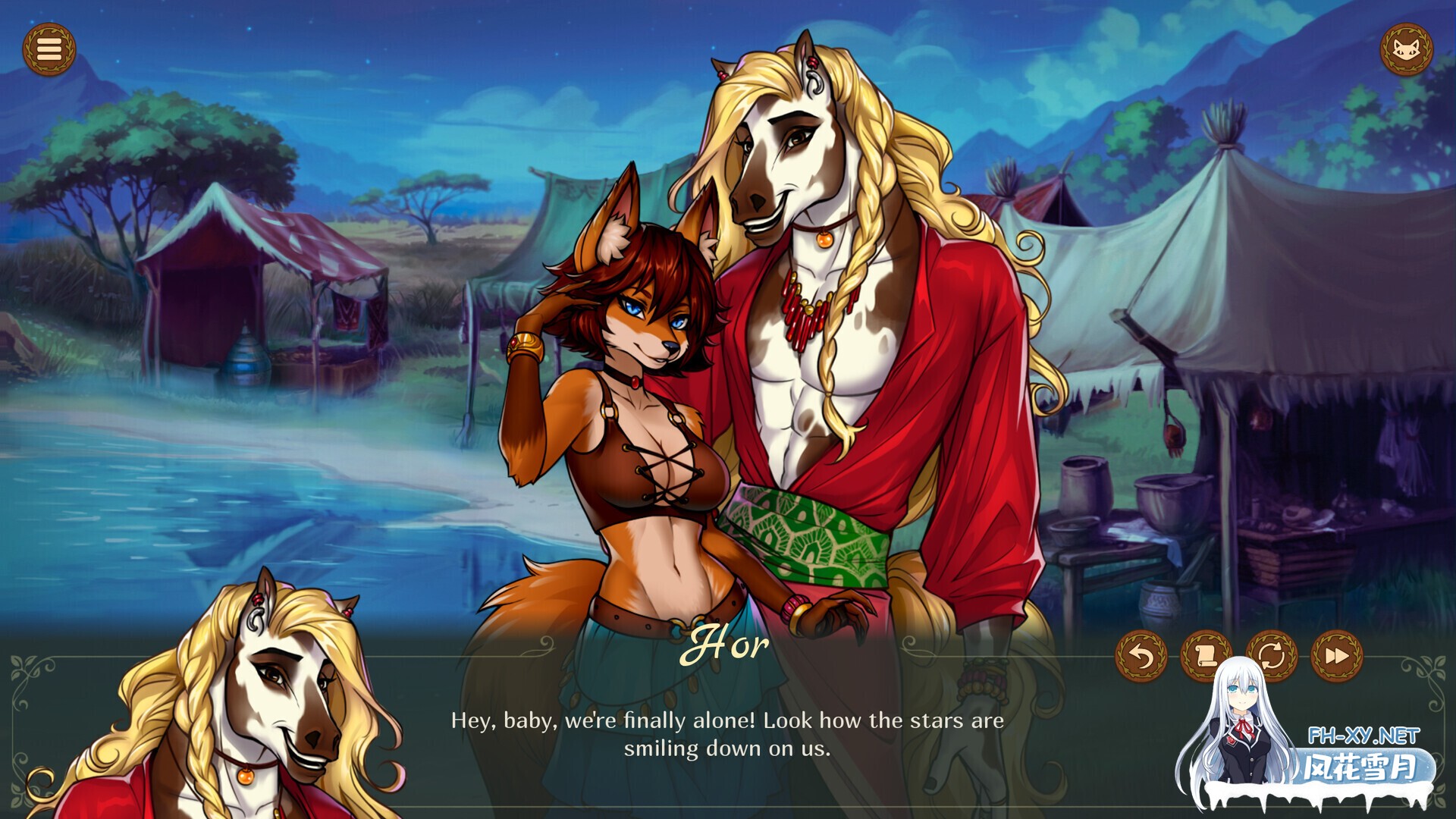Advance Hor's dialogue text
1456x819 pixels.
point(726,734)
